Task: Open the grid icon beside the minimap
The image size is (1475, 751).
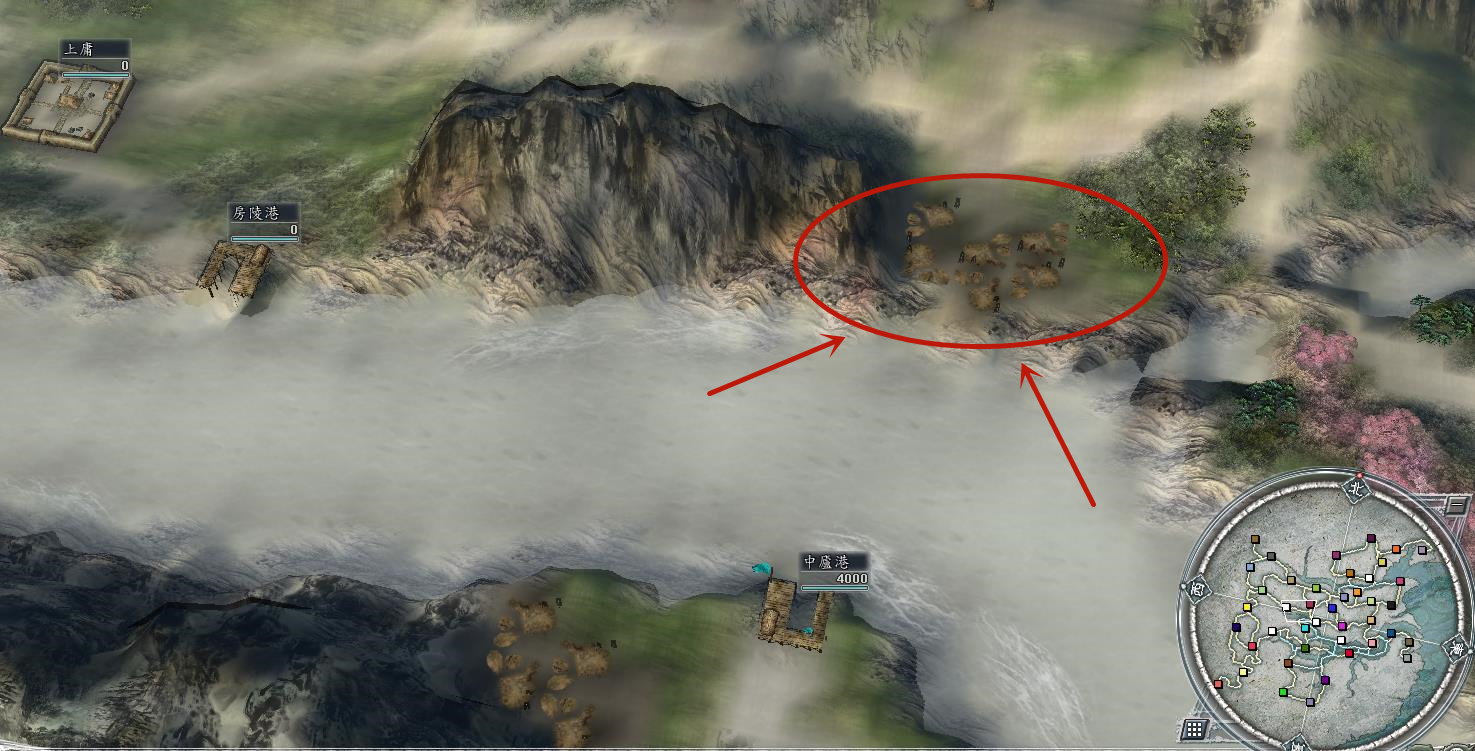Action: point(1195,727)
